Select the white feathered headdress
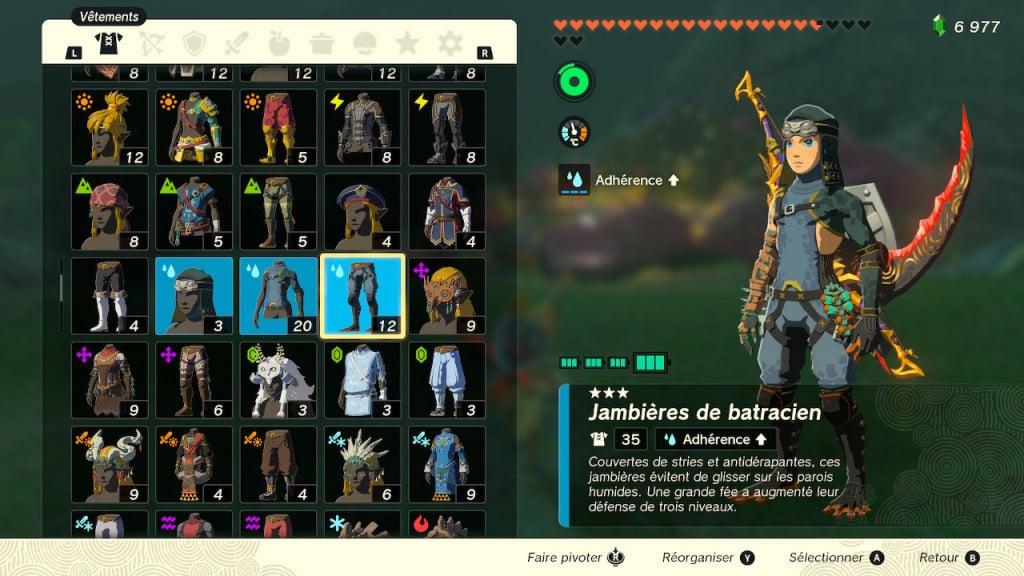 362,464
